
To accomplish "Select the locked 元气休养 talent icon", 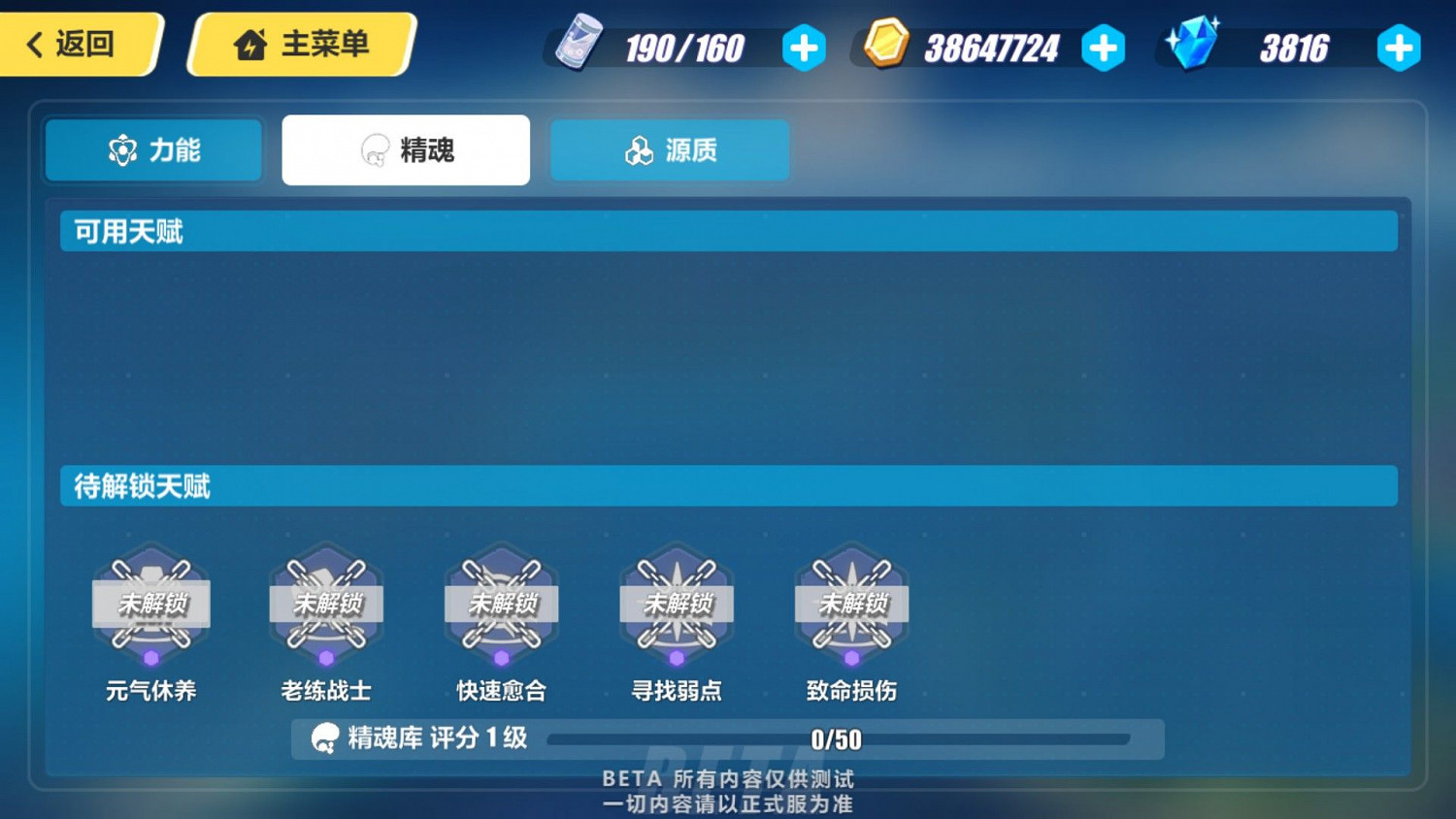I will 151,604.
